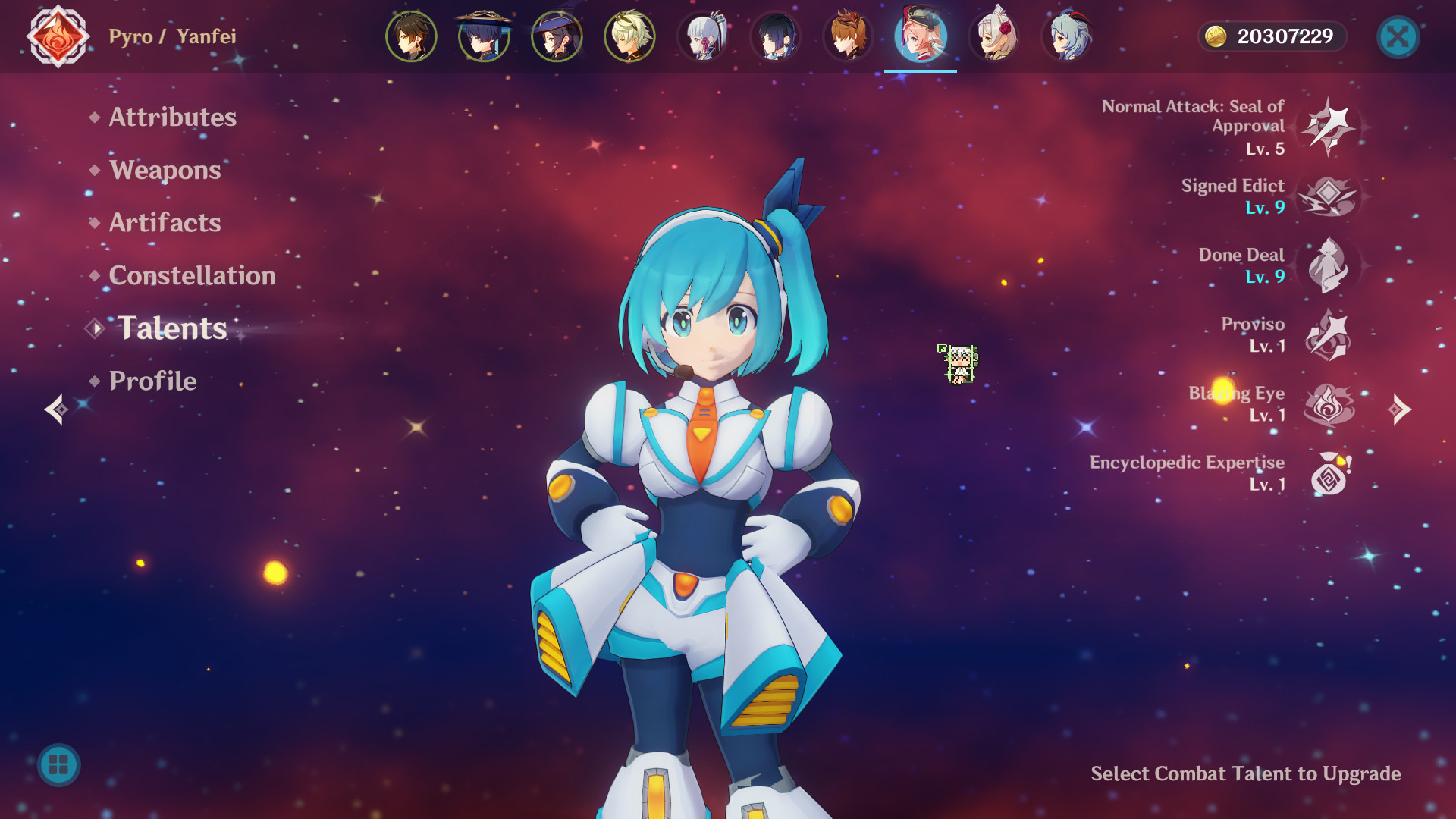Click Noelle's portrait with the rose hairpin

pos(994,36)
